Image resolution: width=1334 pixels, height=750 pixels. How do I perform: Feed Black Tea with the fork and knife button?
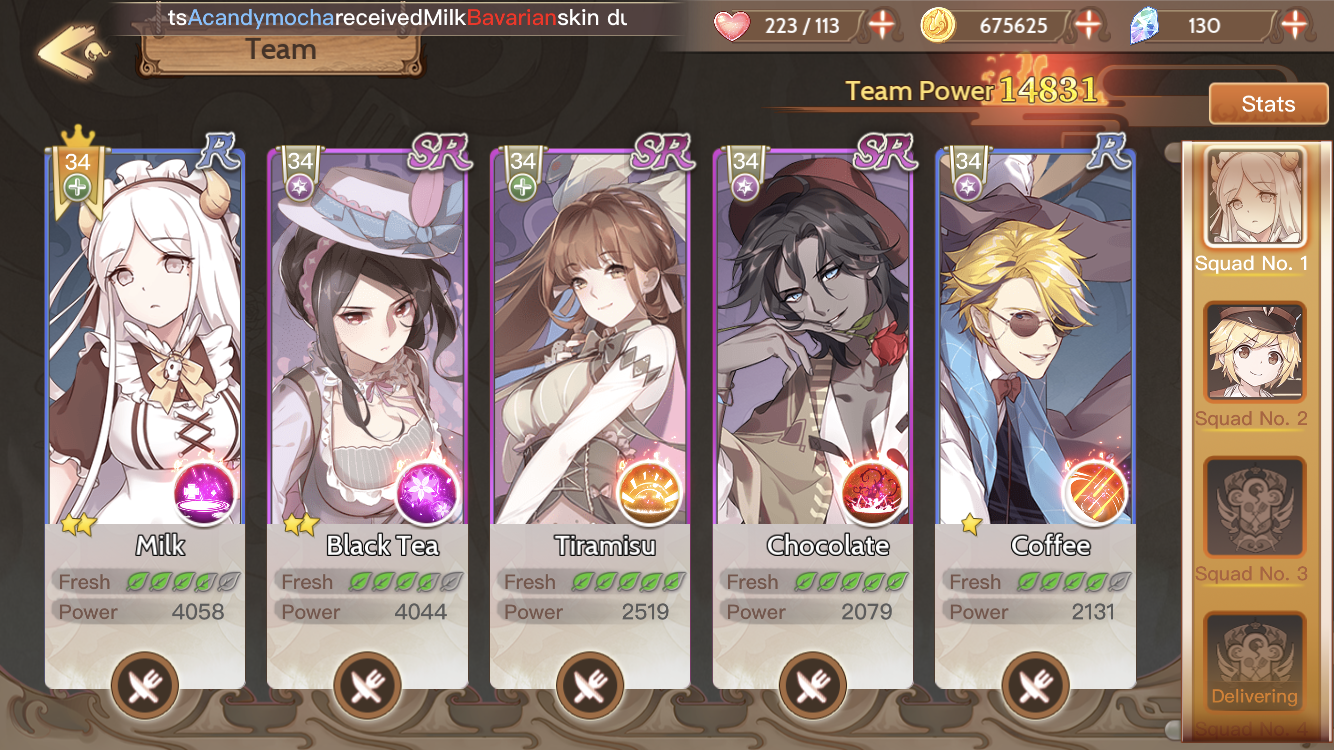[367, 686]
